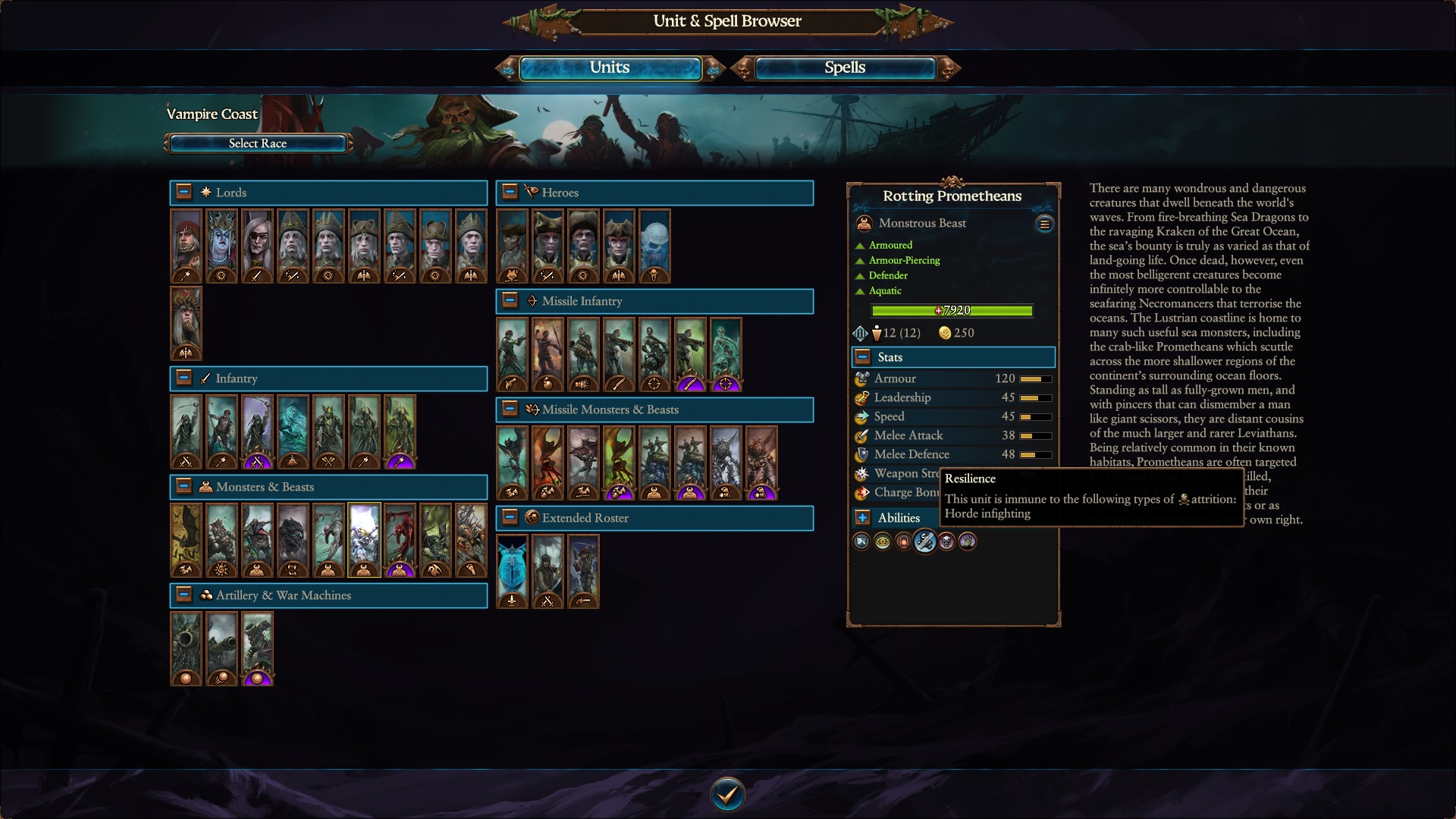This screenshot has width=1456, height=819.
Task: Select the Units tab
Action: coord(609,67)
